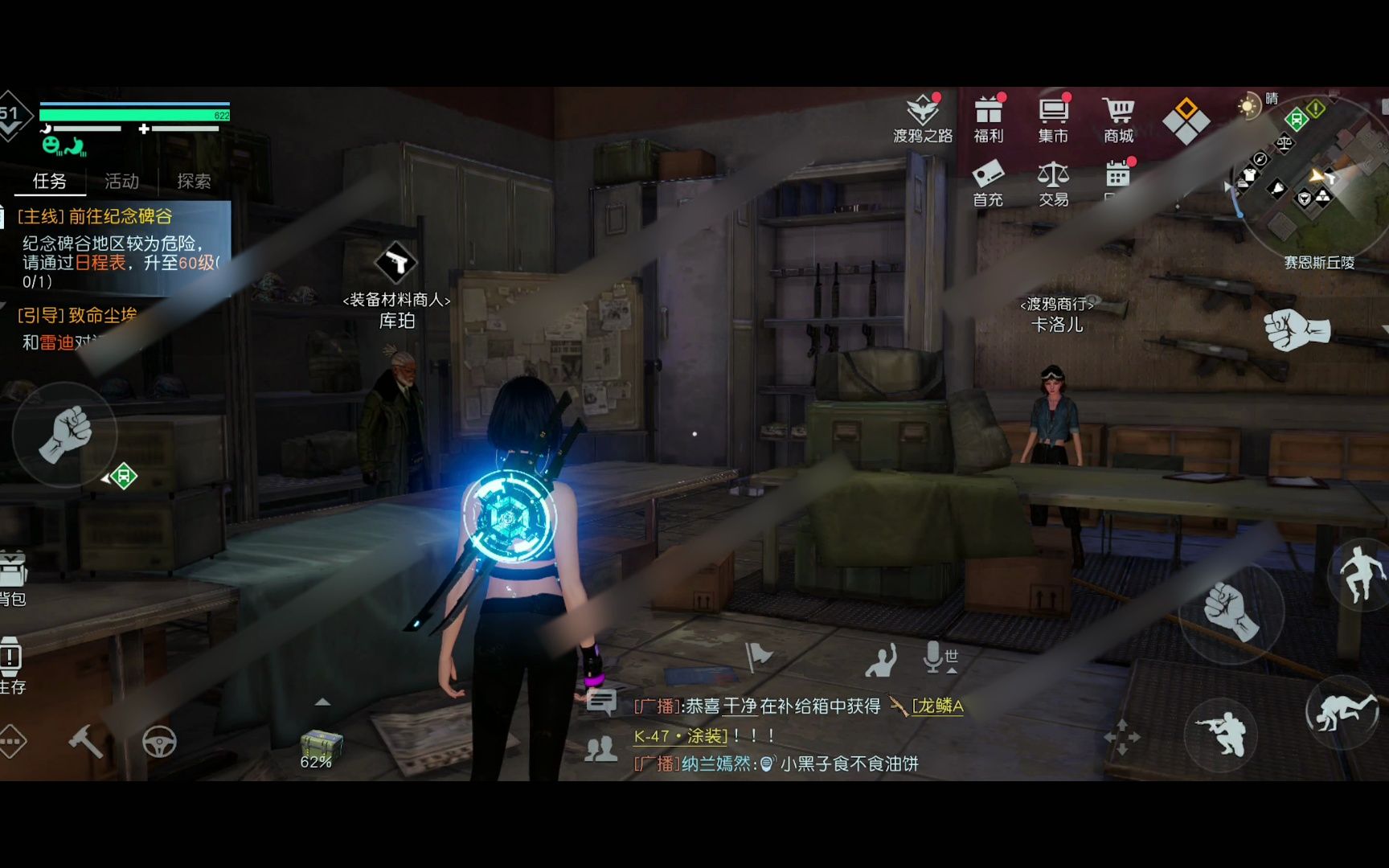This screenshot has width=1389, height=868.
Task: Select the 探索 tab
Action: point(194,181)
